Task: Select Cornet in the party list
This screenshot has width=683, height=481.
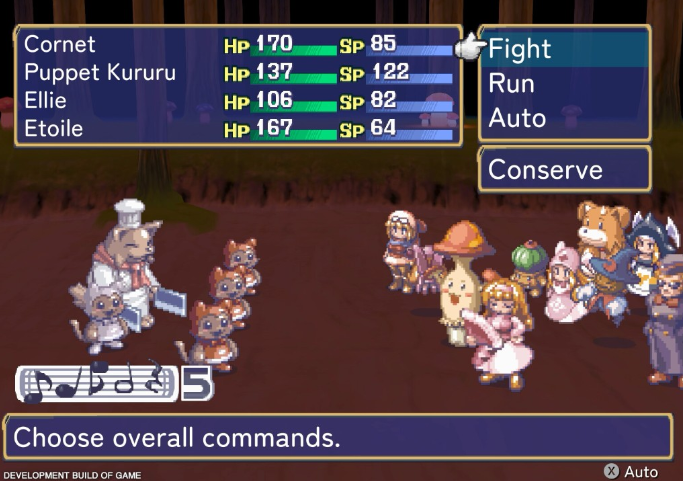Action: click(60, 45)
